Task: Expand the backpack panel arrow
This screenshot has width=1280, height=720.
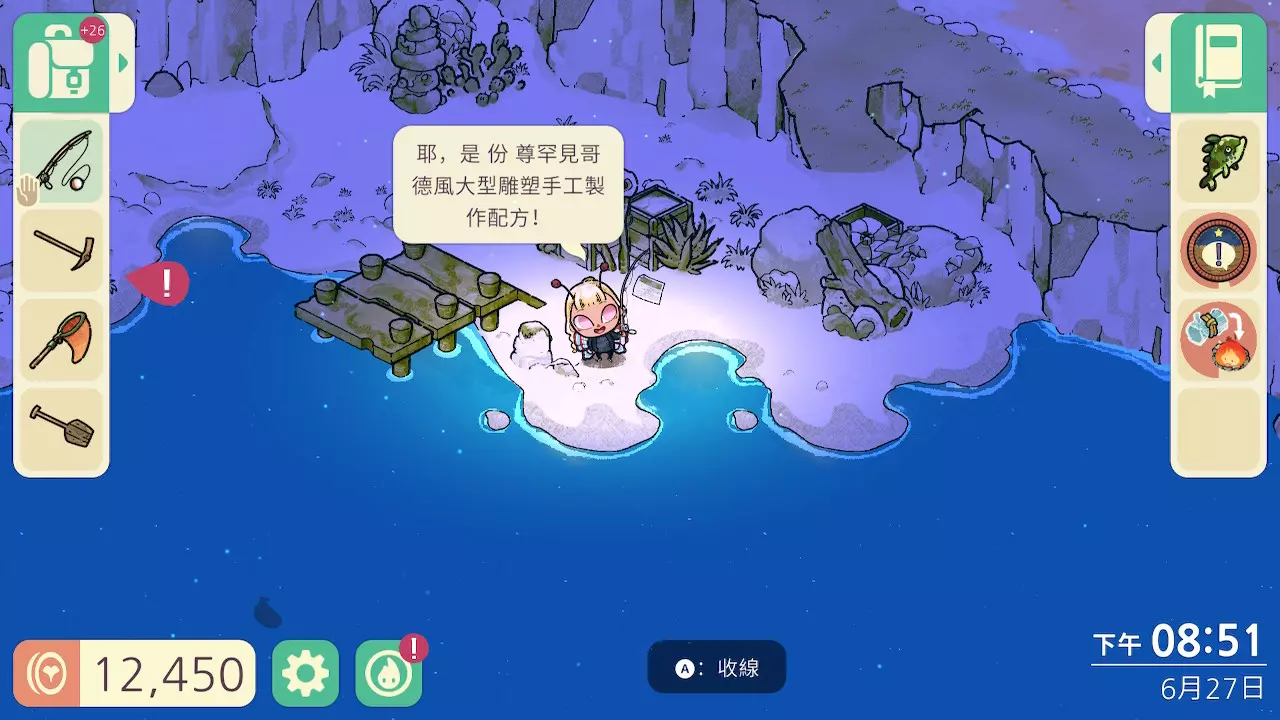Action: point(122,60)
